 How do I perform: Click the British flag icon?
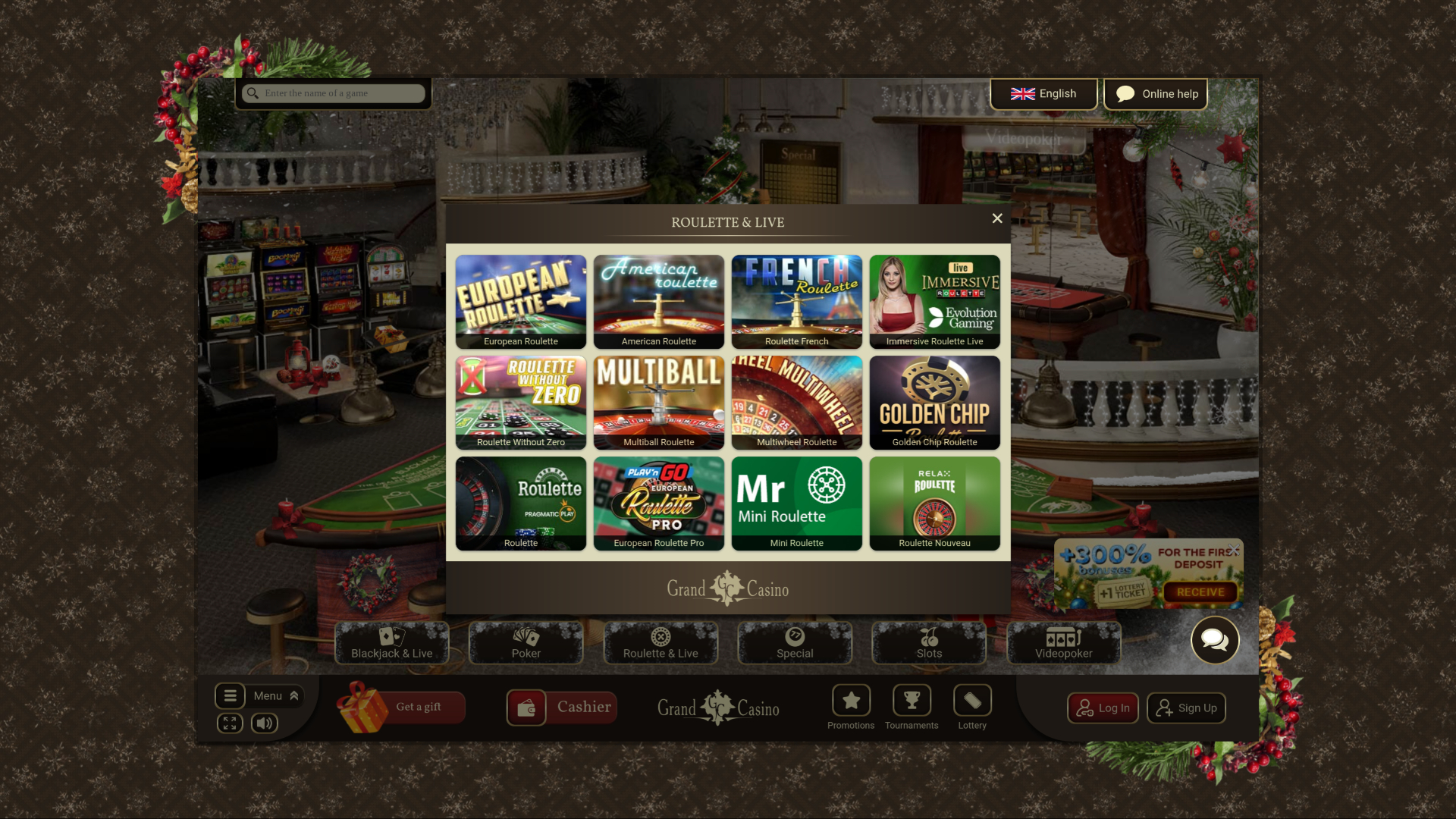pyautogui.click(x=1023, y=93)
